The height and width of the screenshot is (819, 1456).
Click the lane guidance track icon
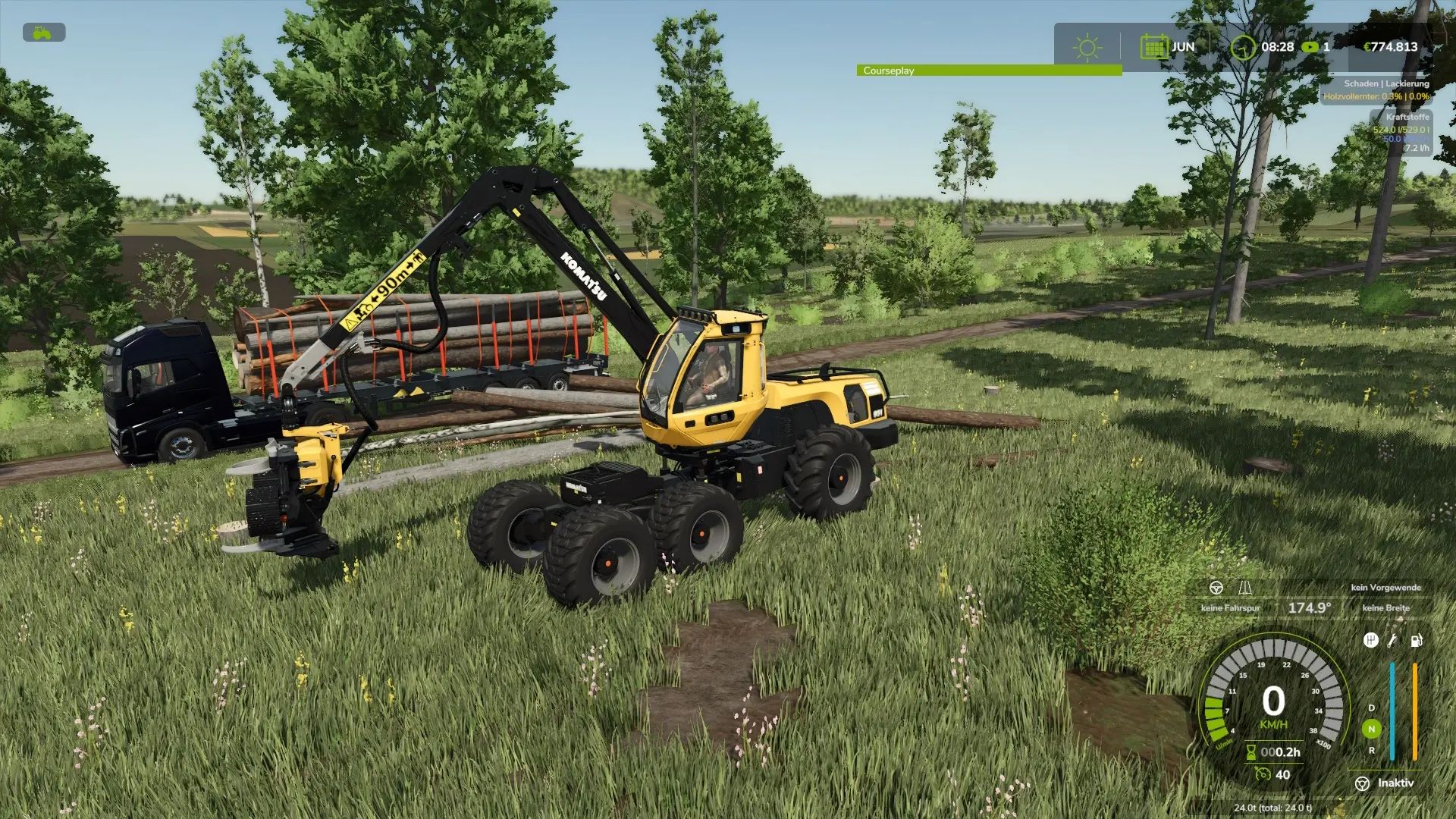[1244, 588]
